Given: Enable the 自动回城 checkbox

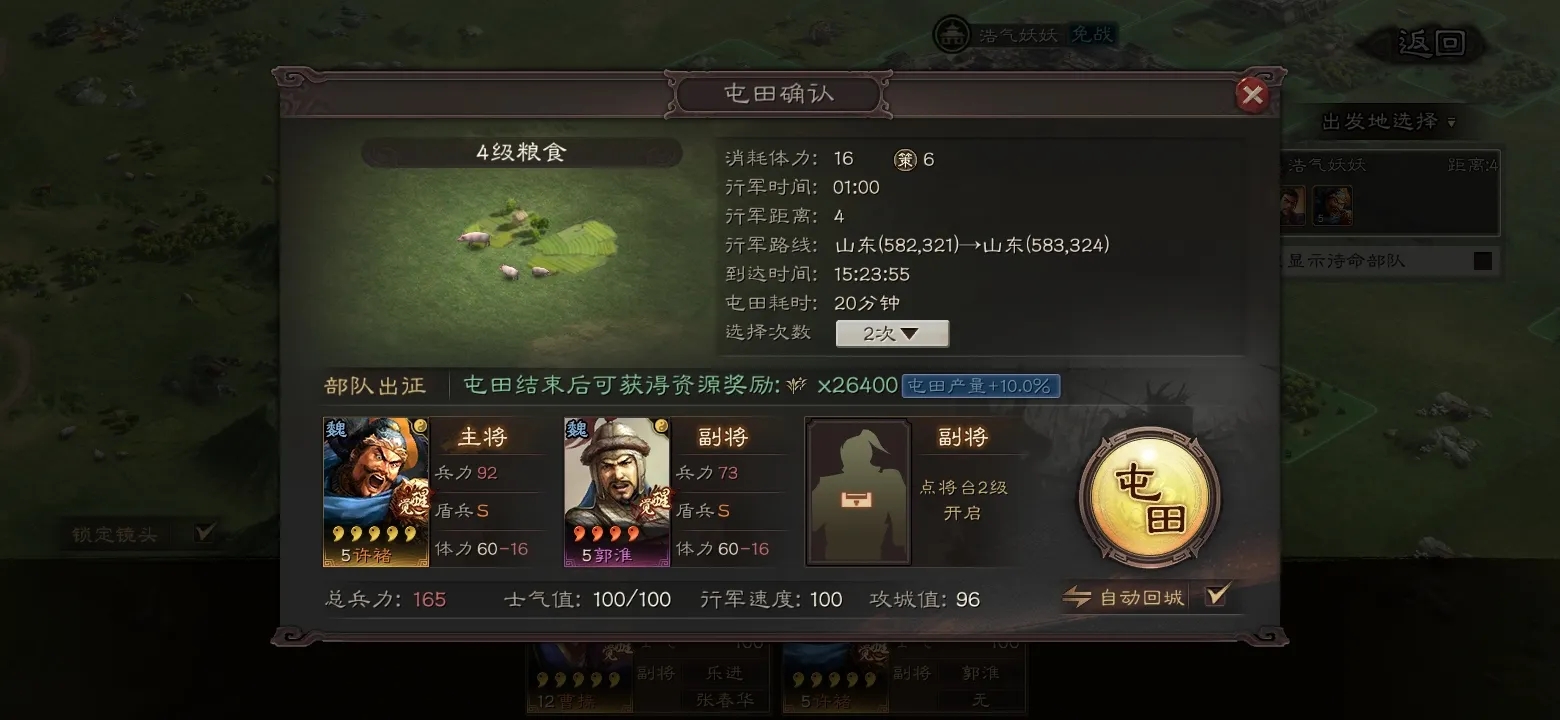Looking at the screenshot, I should click(1216, 595).
